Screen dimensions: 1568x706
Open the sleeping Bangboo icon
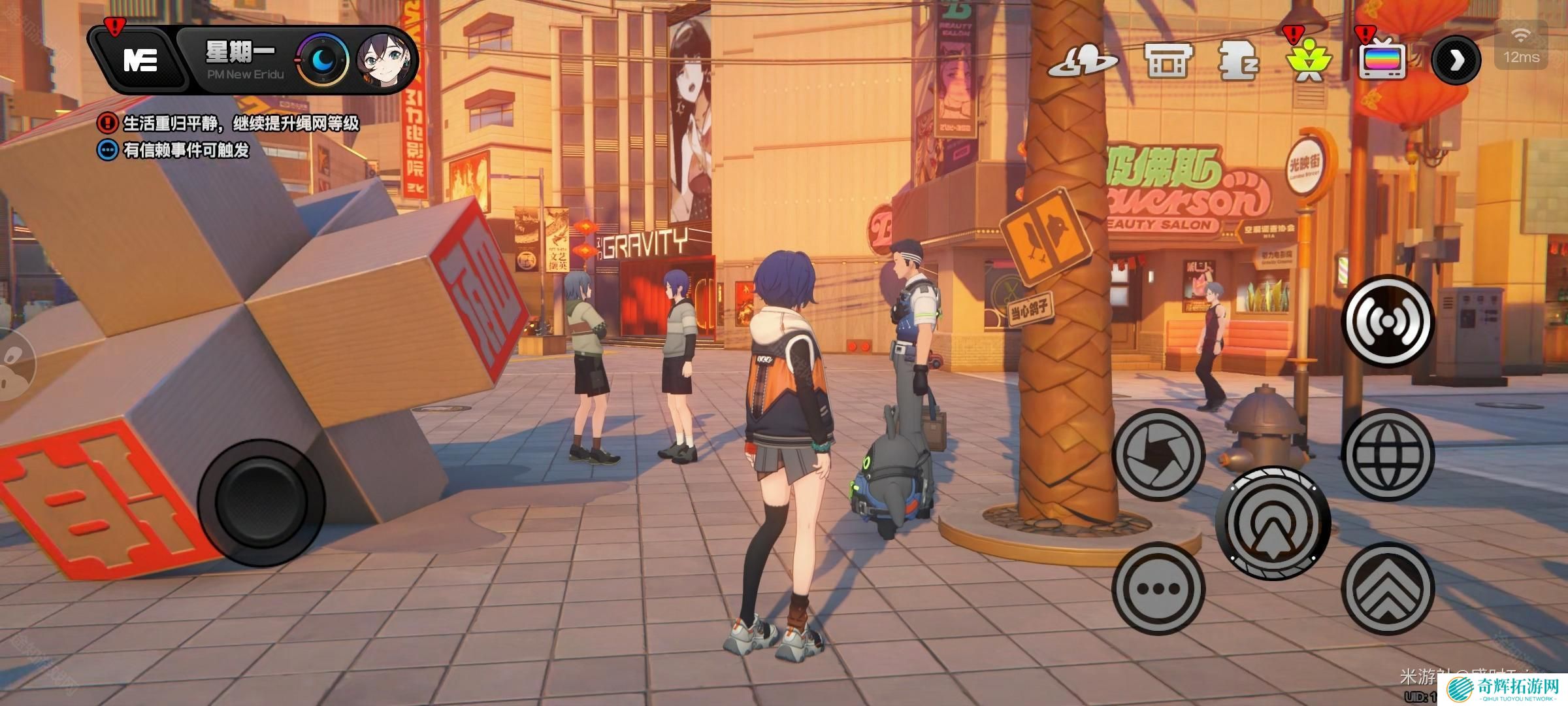pyautogui.click(x=1238, y=61)
